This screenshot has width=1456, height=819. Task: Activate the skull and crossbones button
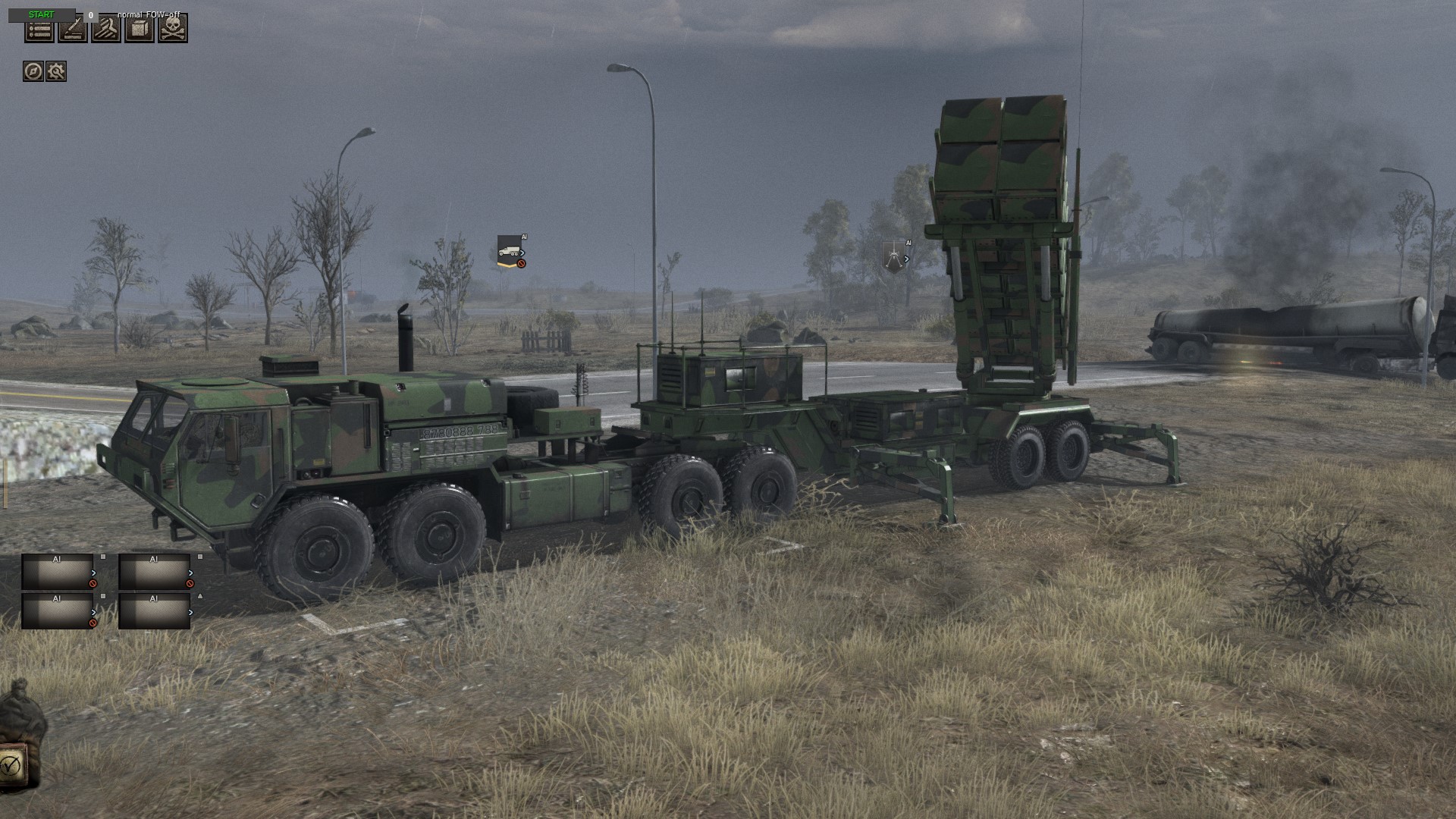173,30
